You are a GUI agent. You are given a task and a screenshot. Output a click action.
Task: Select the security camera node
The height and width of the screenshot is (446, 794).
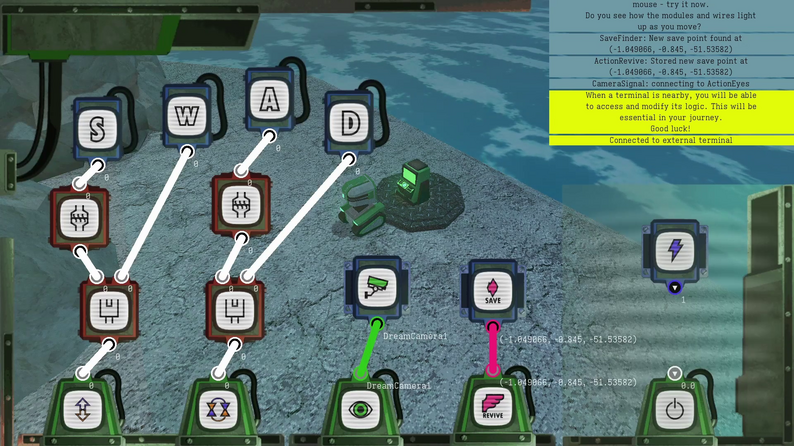tap(376, 286)
